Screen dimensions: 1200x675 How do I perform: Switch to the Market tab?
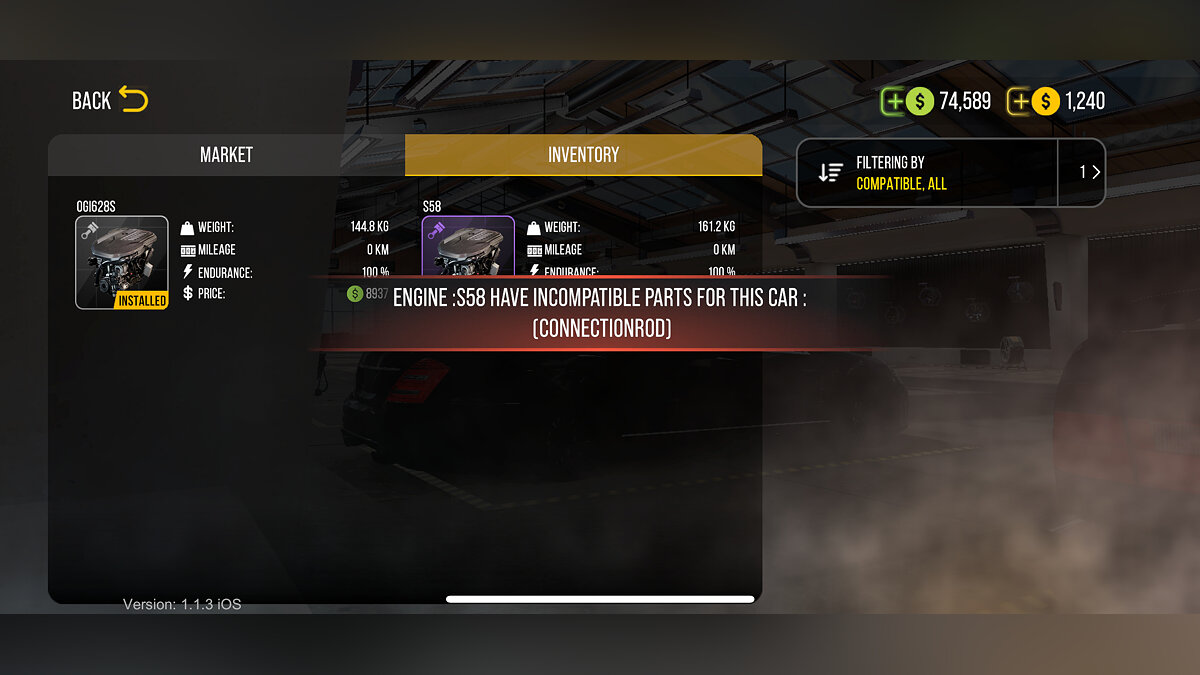226,155
